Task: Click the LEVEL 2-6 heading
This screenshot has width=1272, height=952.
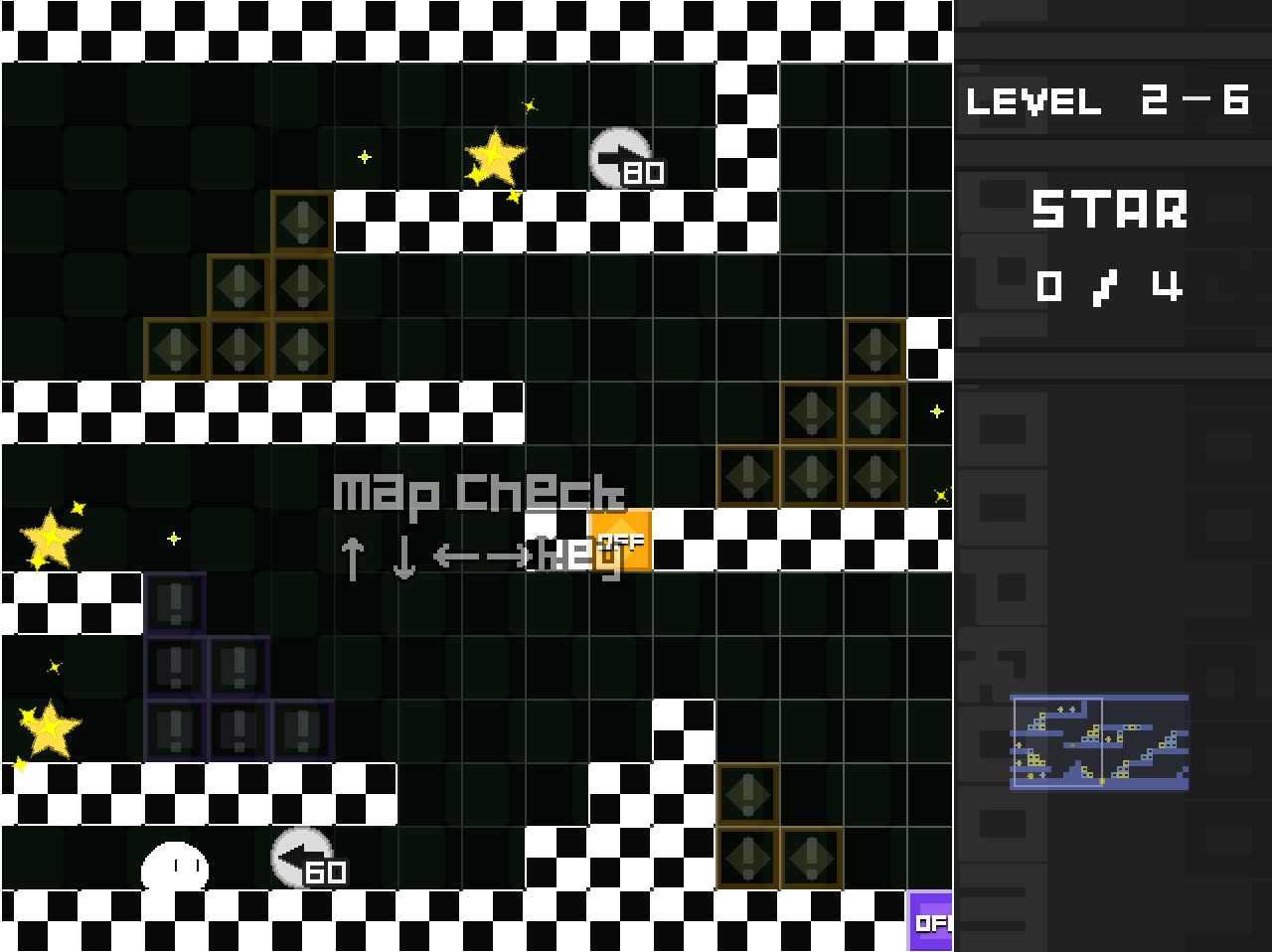Action: [1108, 99]
